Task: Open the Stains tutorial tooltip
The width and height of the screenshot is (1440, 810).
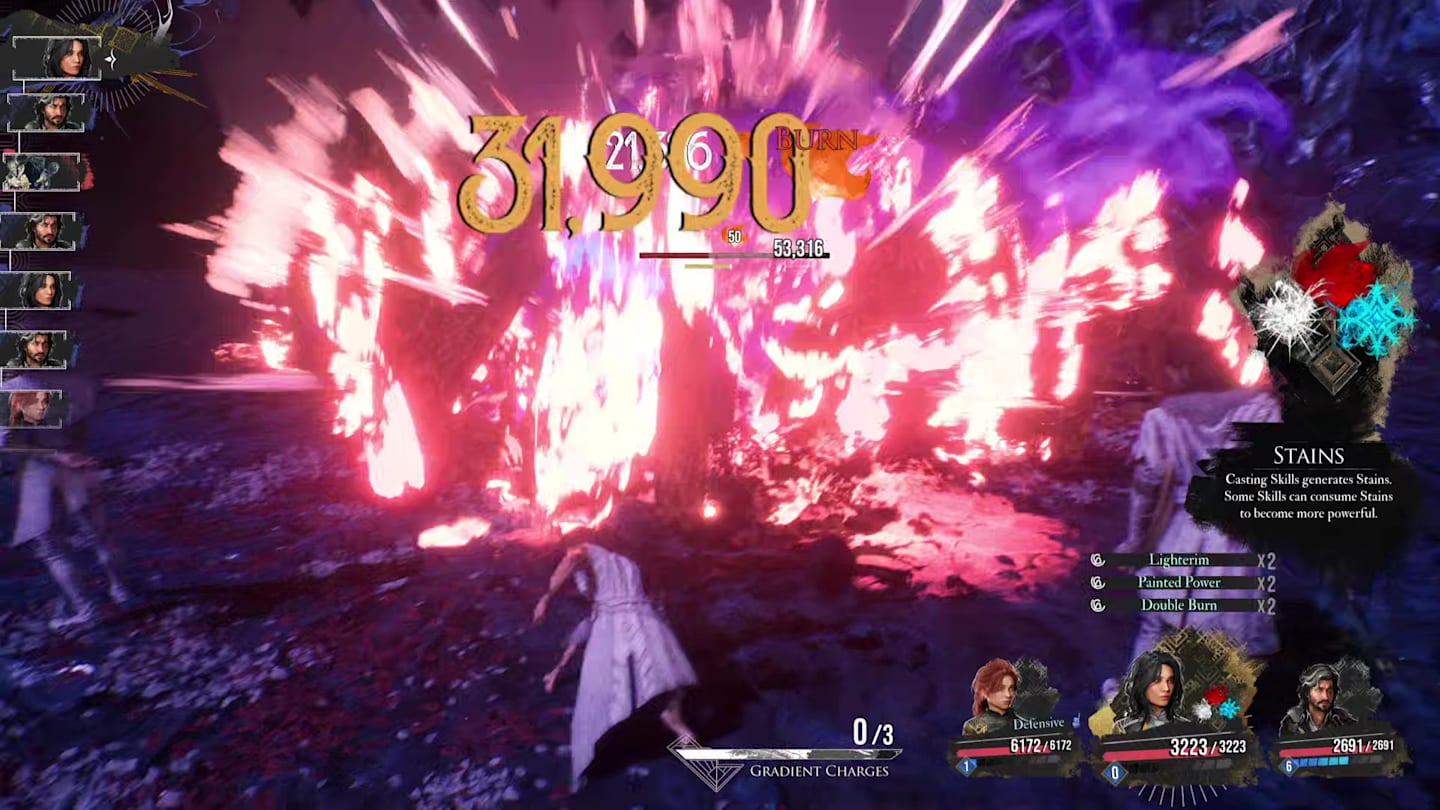Action: (x=1308, y=485)
